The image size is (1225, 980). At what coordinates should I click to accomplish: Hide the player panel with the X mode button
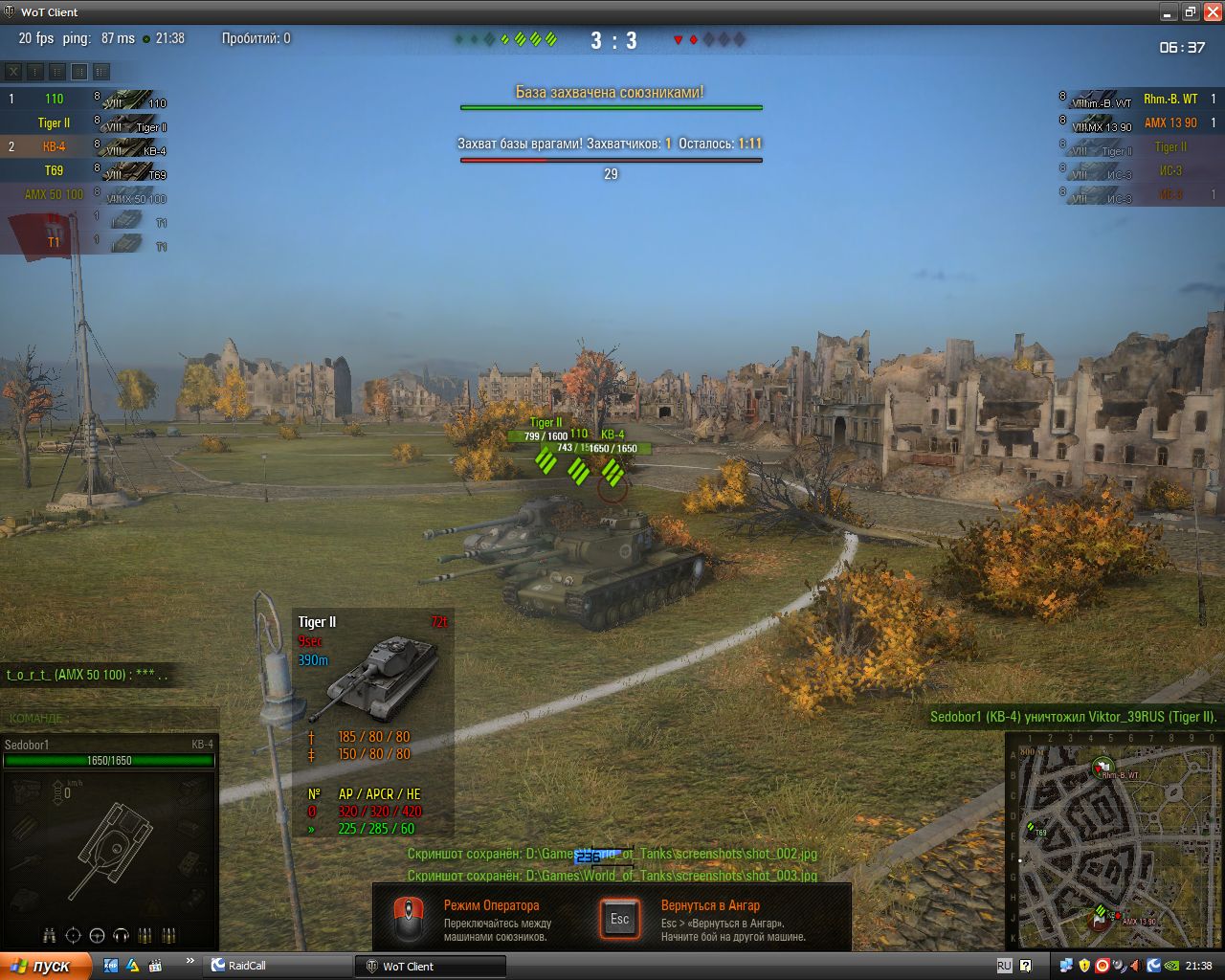[13, 71]
